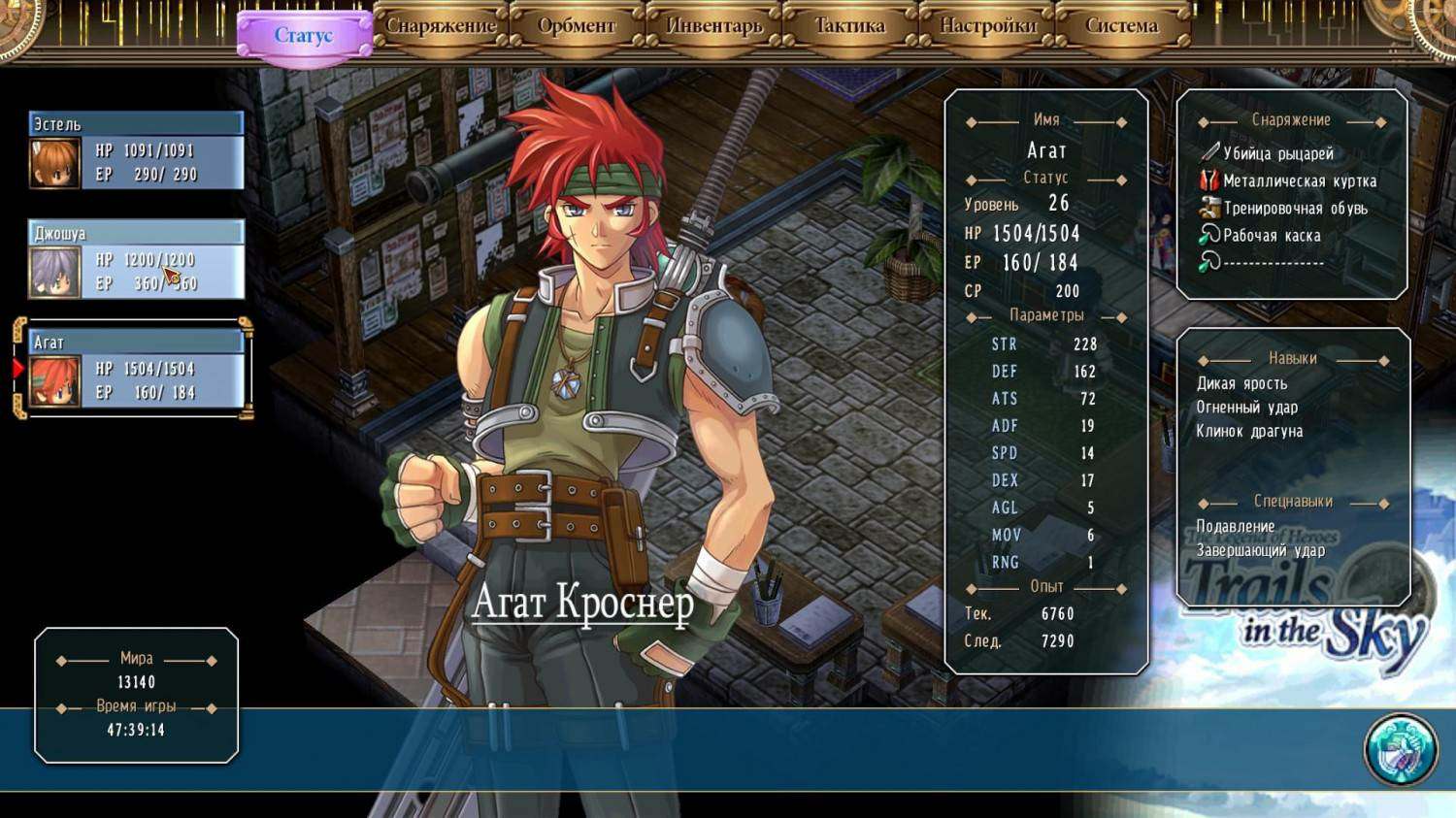
Task: Open the Настройки tab
Action: coord(987,26)
